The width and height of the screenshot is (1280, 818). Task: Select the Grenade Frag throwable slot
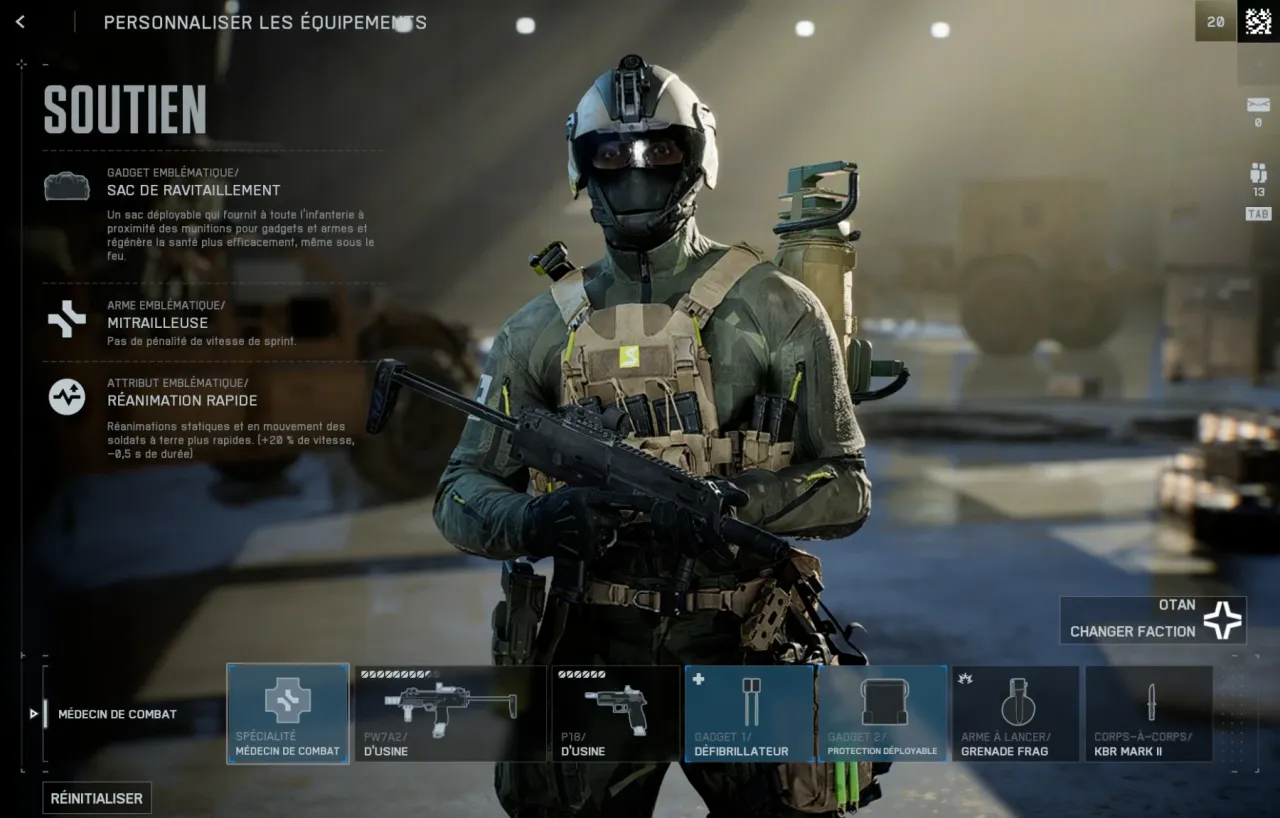[1015, 713]
